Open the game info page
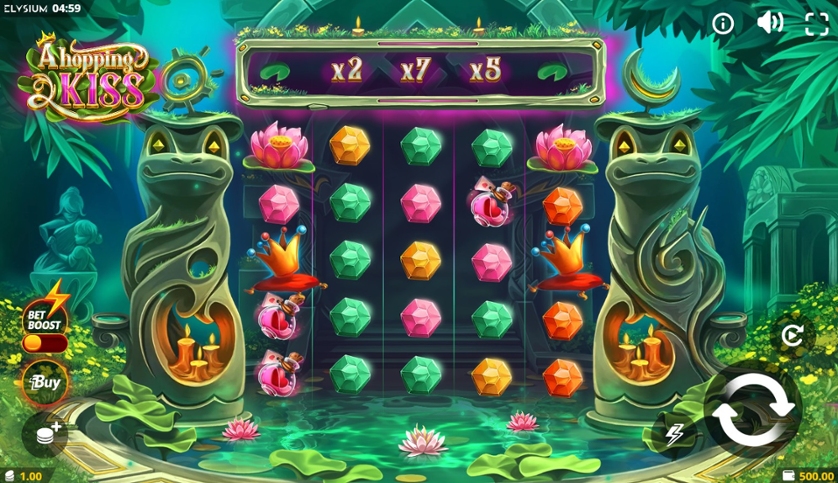 coord(723,24)
